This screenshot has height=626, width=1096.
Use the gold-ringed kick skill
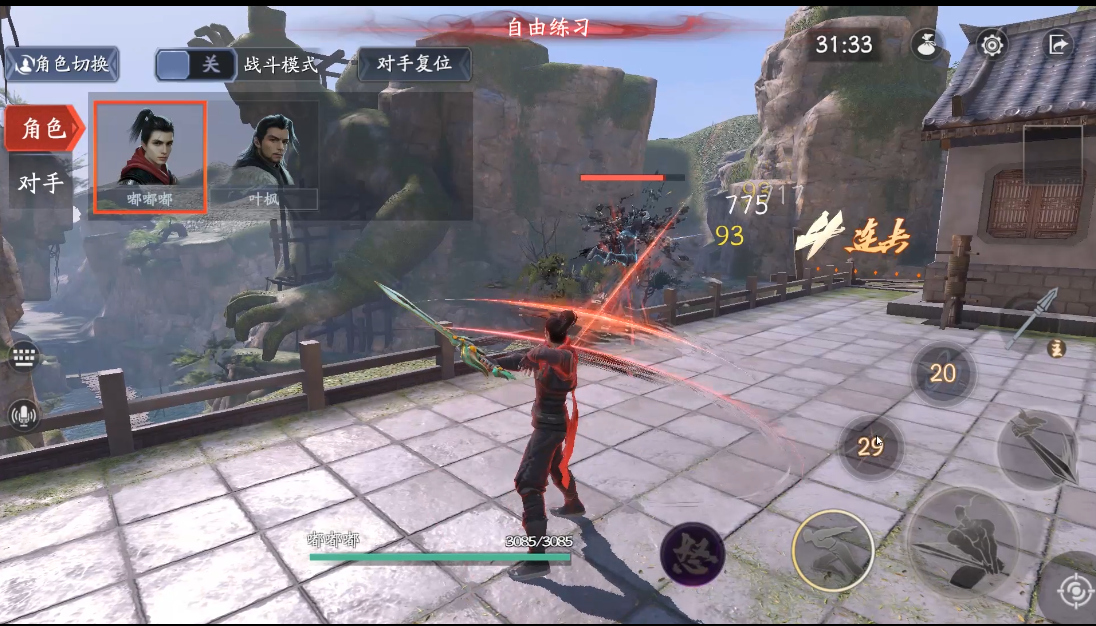tap(832, 550)
